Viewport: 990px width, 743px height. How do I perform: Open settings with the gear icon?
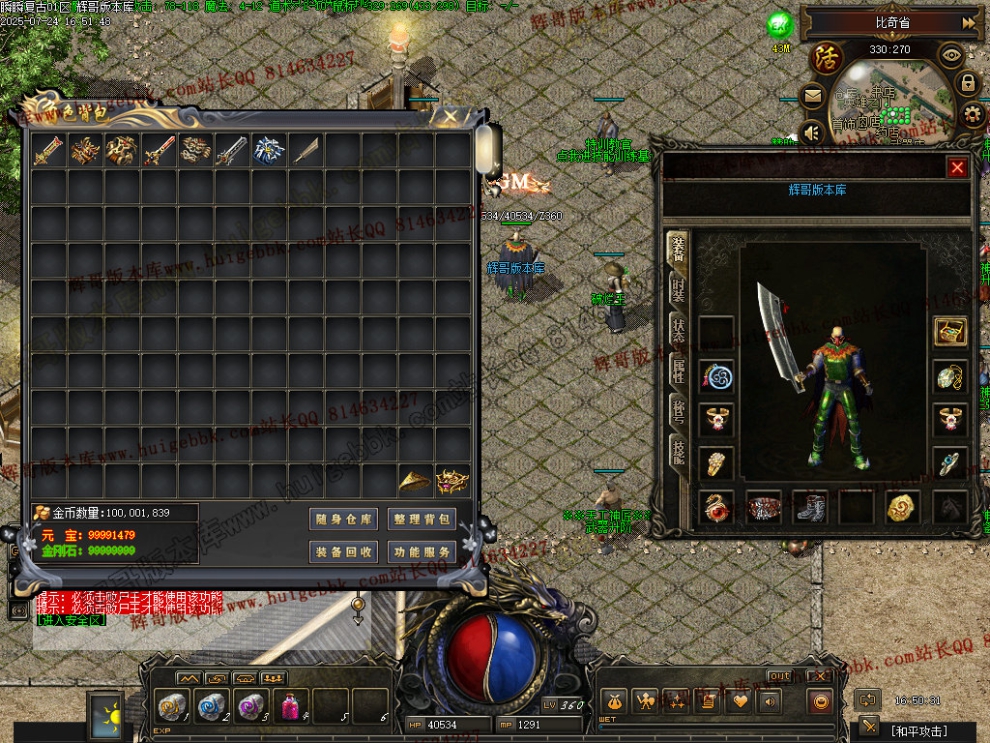972,114
